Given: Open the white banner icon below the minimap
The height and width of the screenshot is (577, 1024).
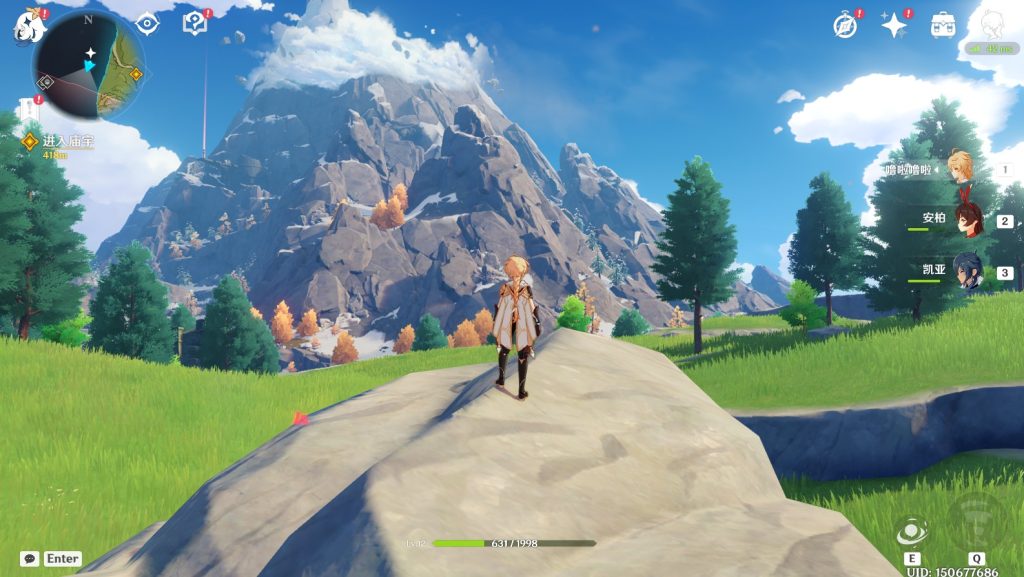Looking at the screenshot, I should (26, 109).
